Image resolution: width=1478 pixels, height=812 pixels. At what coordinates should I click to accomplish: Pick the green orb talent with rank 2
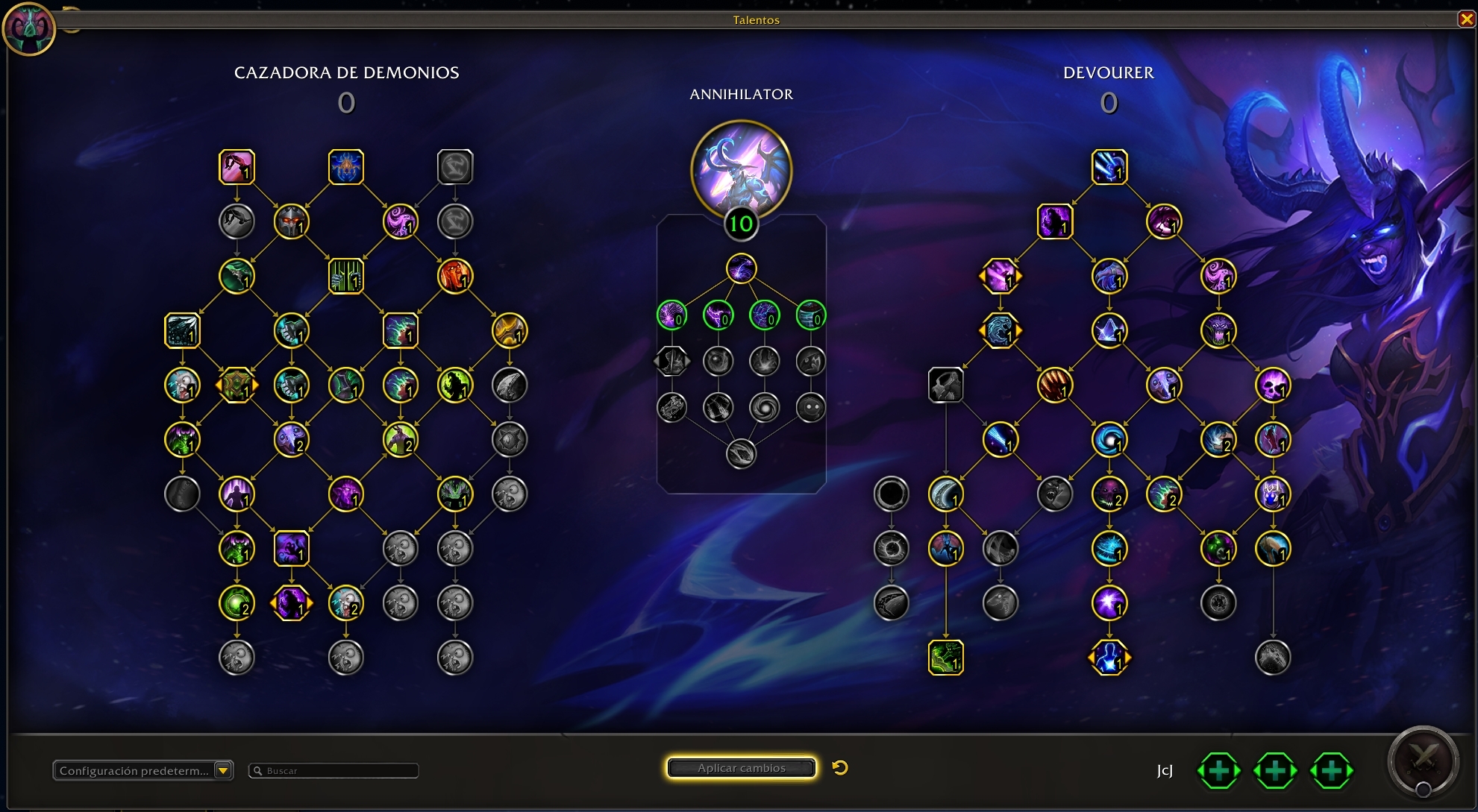coord(237,603)
